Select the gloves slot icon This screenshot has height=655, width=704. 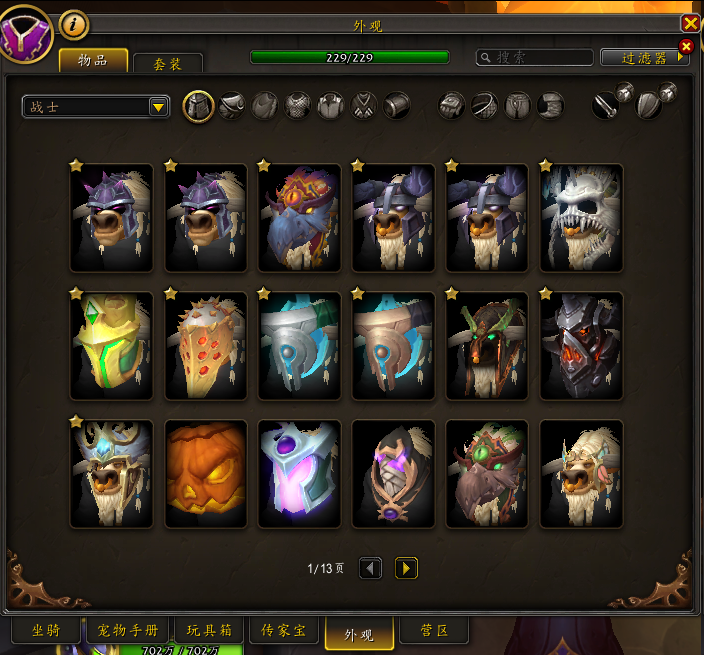453,105
